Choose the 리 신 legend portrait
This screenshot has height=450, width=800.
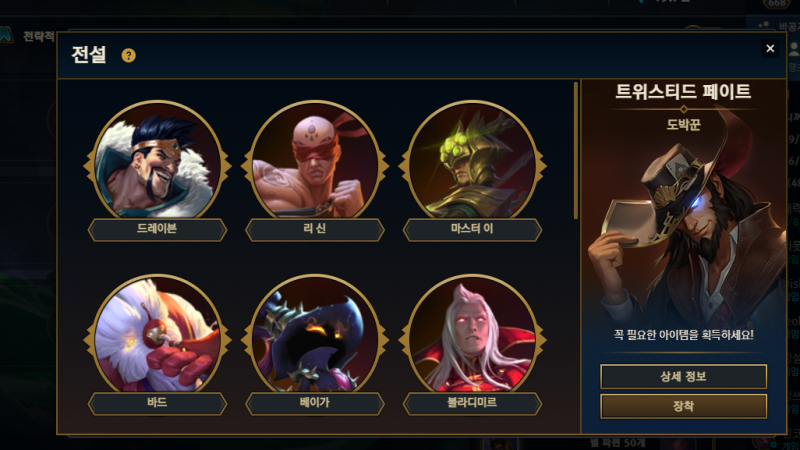click(315, 162)
